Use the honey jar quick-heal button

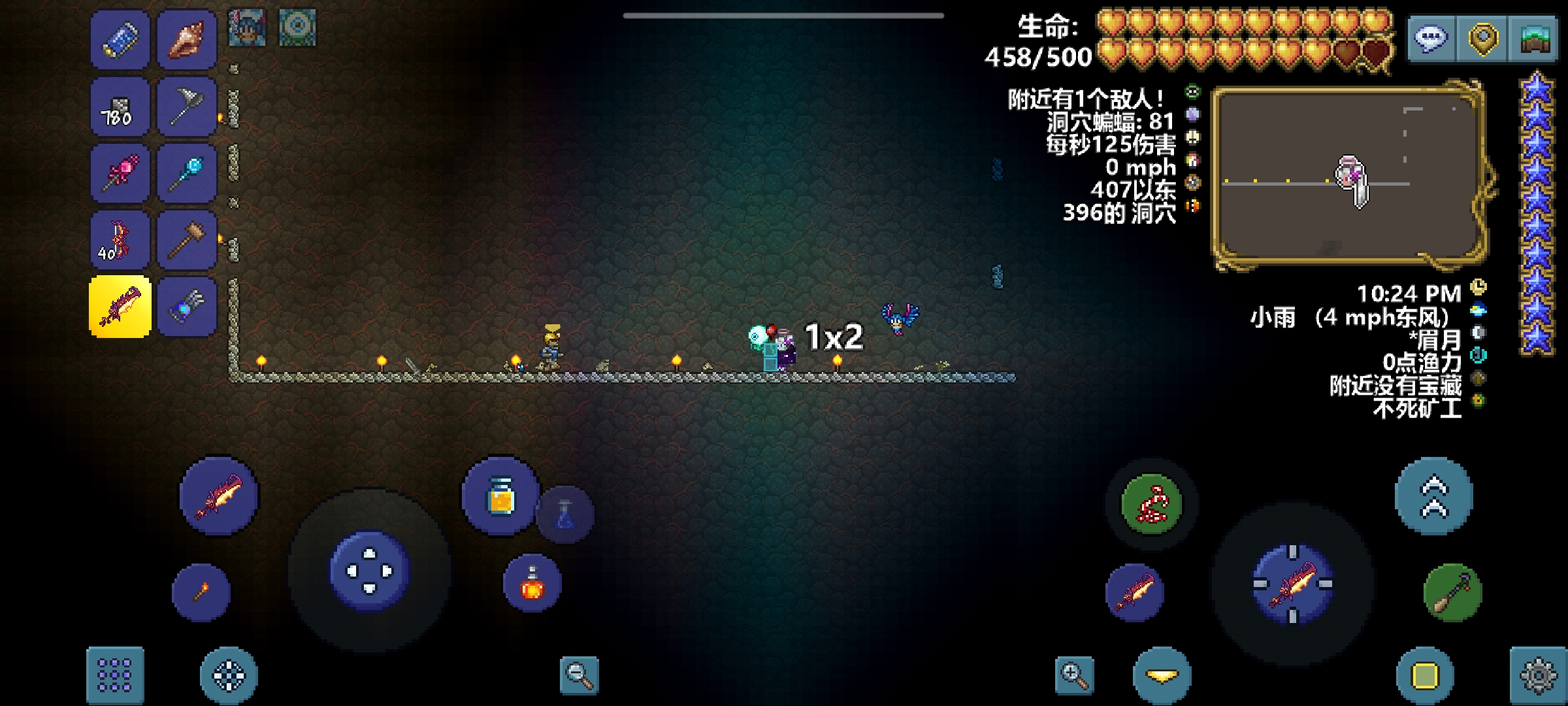(x=500, y=497)
